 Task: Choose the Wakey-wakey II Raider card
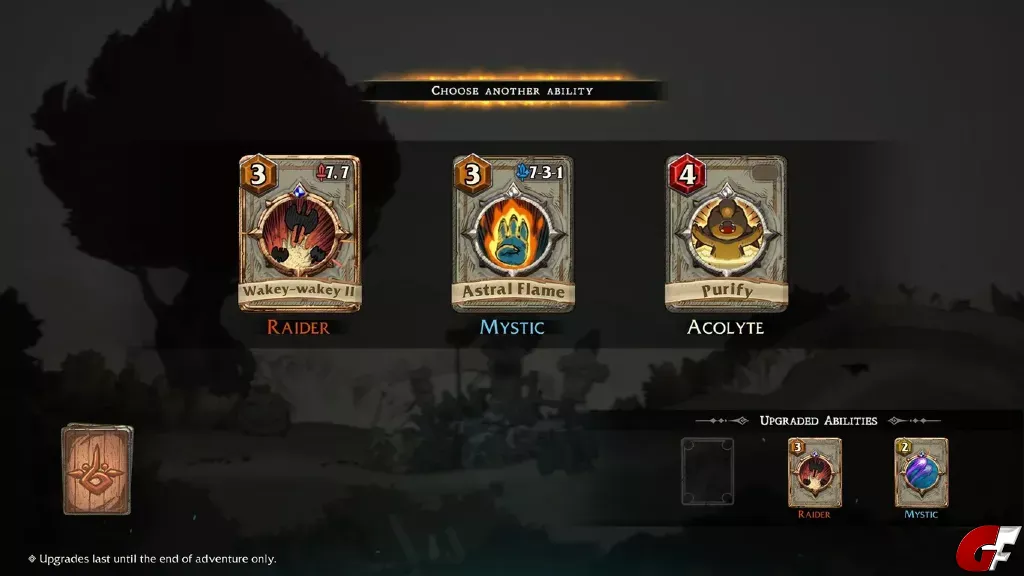tap(299, 234)
